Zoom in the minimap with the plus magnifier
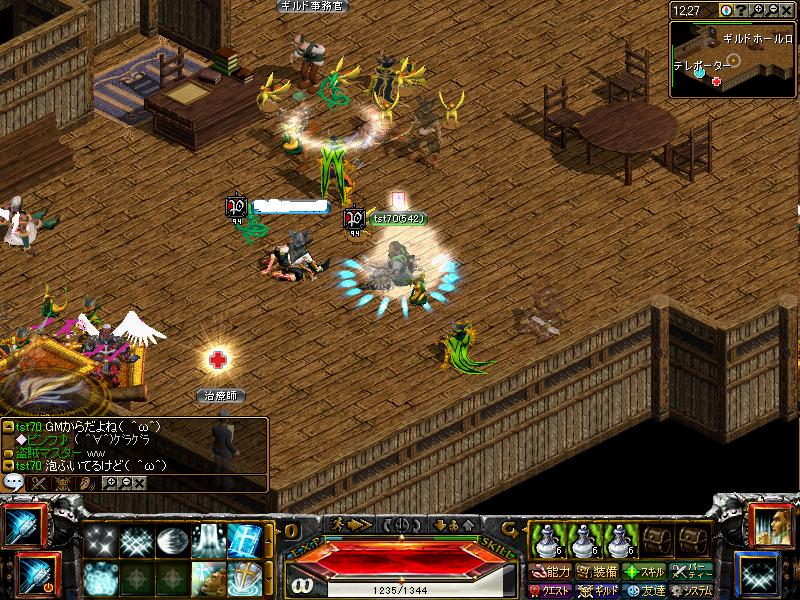Screen dimensions: 800x600 pos(757,9)
